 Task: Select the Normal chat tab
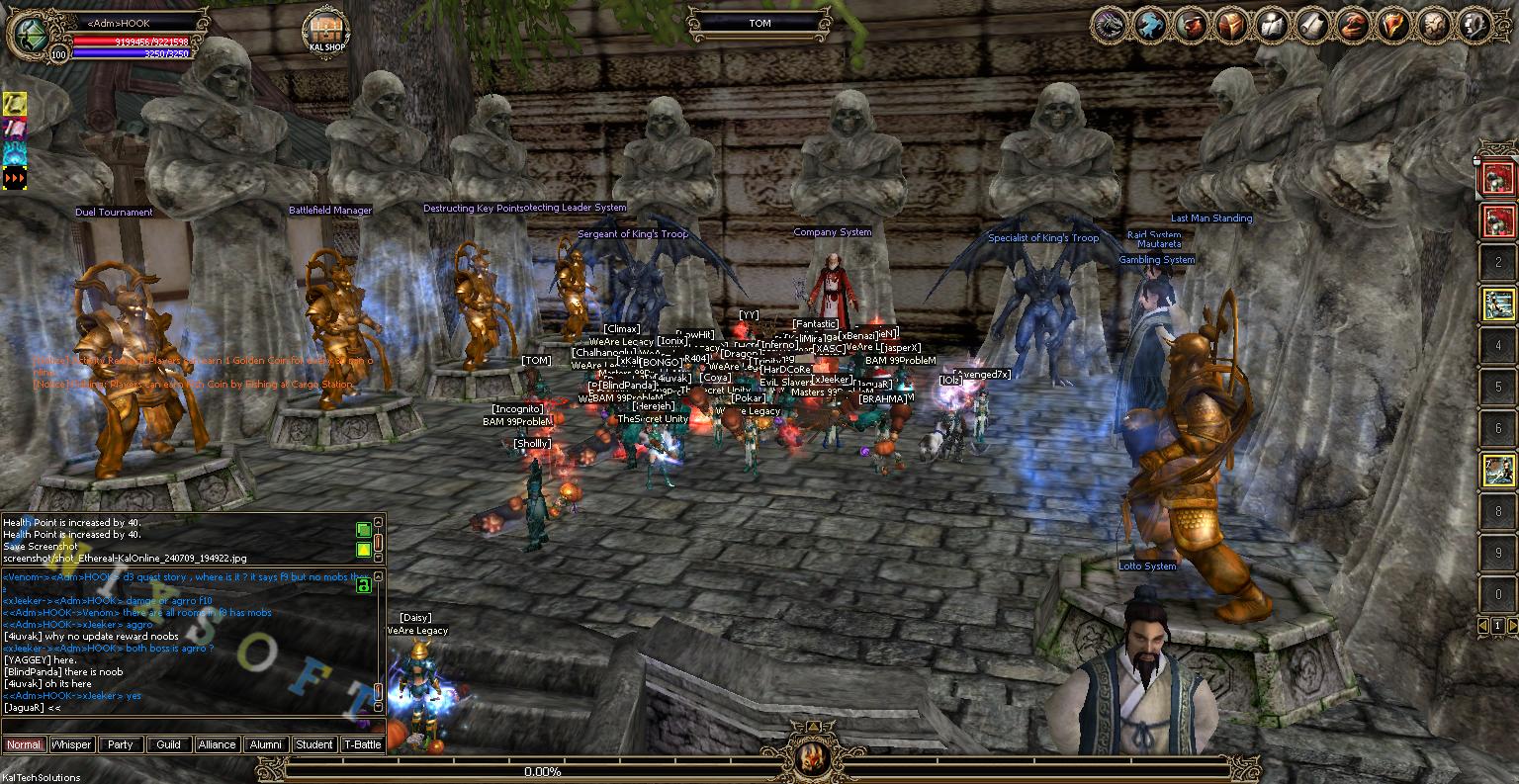click(24, 744)
